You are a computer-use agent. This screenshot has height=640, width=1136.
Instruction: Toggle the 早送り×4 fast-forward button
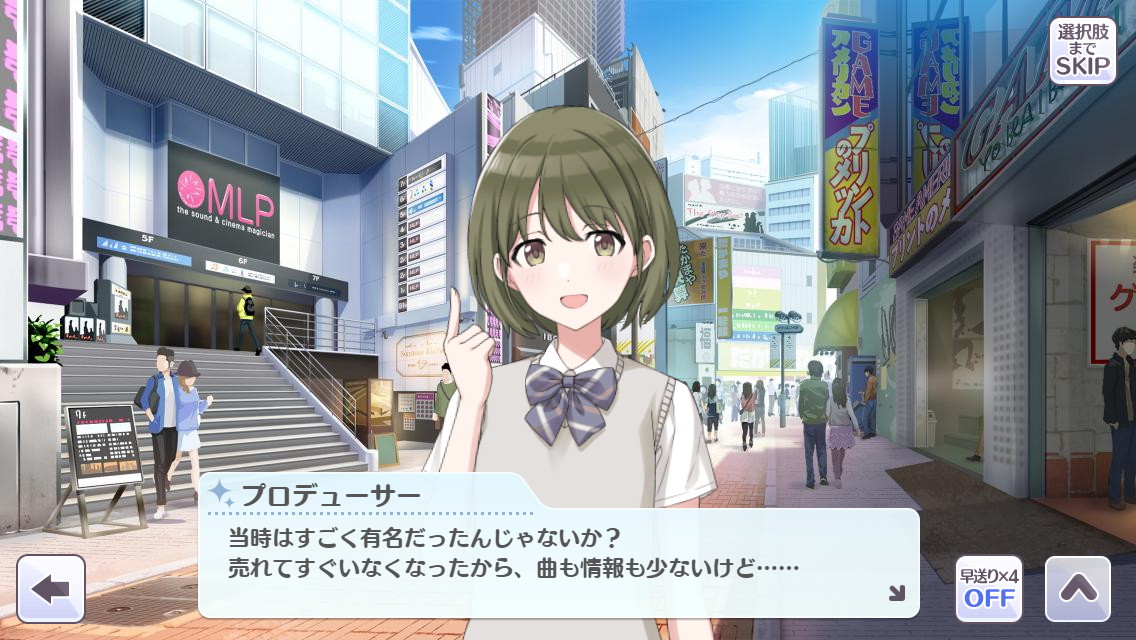pyautogui.click(x=989, y=589)
